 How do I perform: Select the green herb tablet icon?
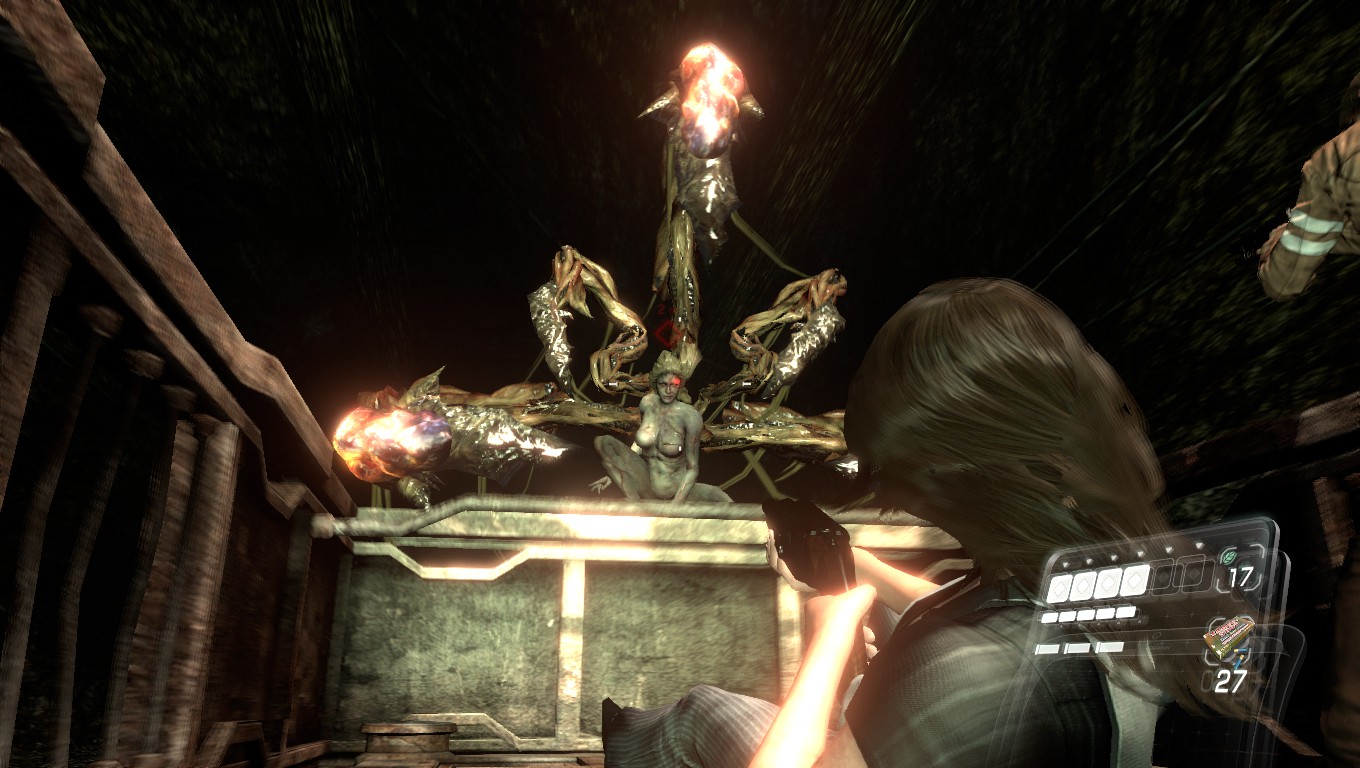[x=1230, y=557]
